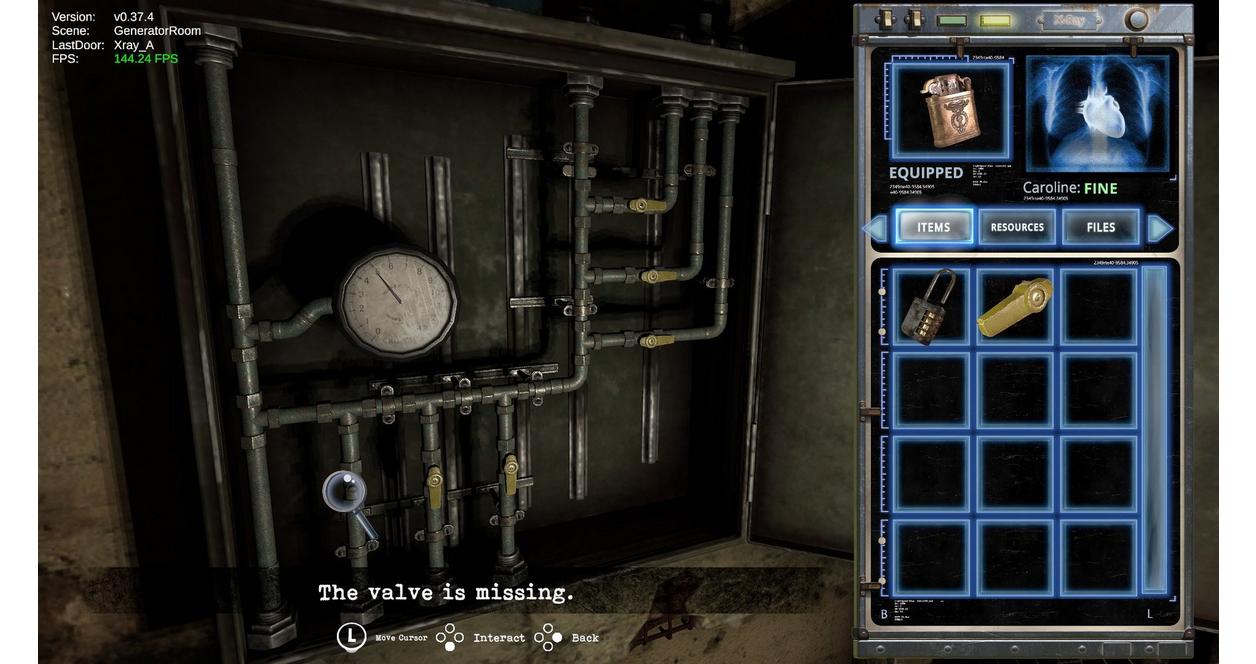This screenshot has width=1256, height=664.
Task: Select the combination padlock item
Action: pos(930,306)
